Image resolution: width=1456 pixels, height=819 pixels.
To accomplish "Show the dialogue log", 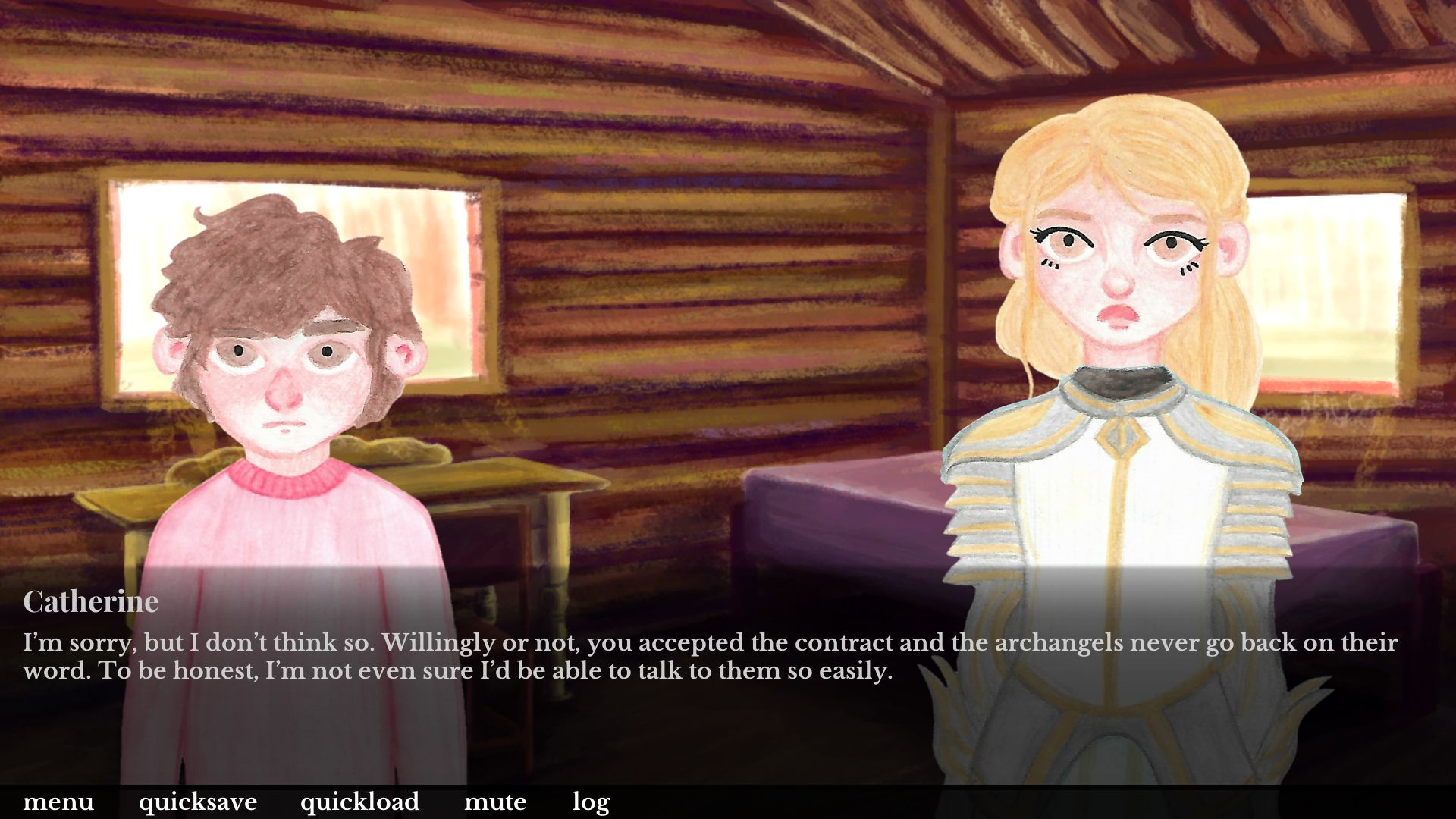I will (x=591, y=802).
